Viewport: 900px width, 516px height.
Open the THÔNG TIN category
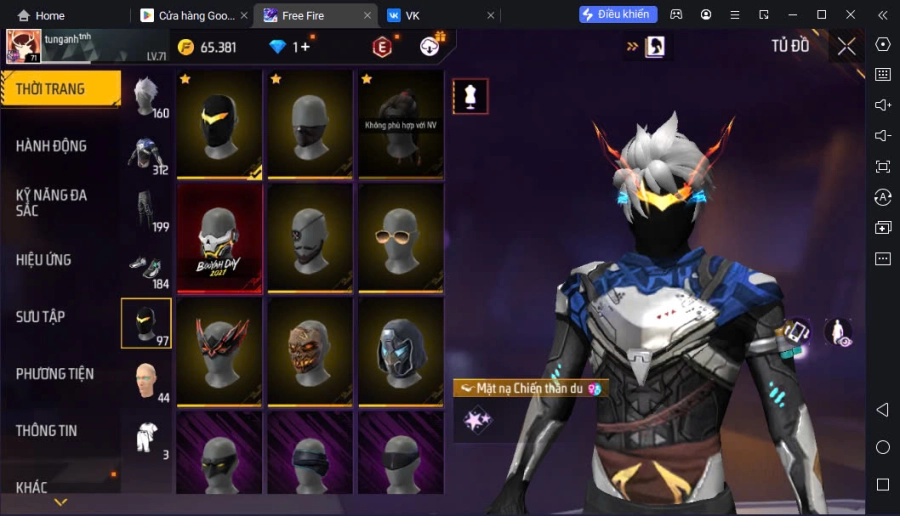tap(60, 431)
